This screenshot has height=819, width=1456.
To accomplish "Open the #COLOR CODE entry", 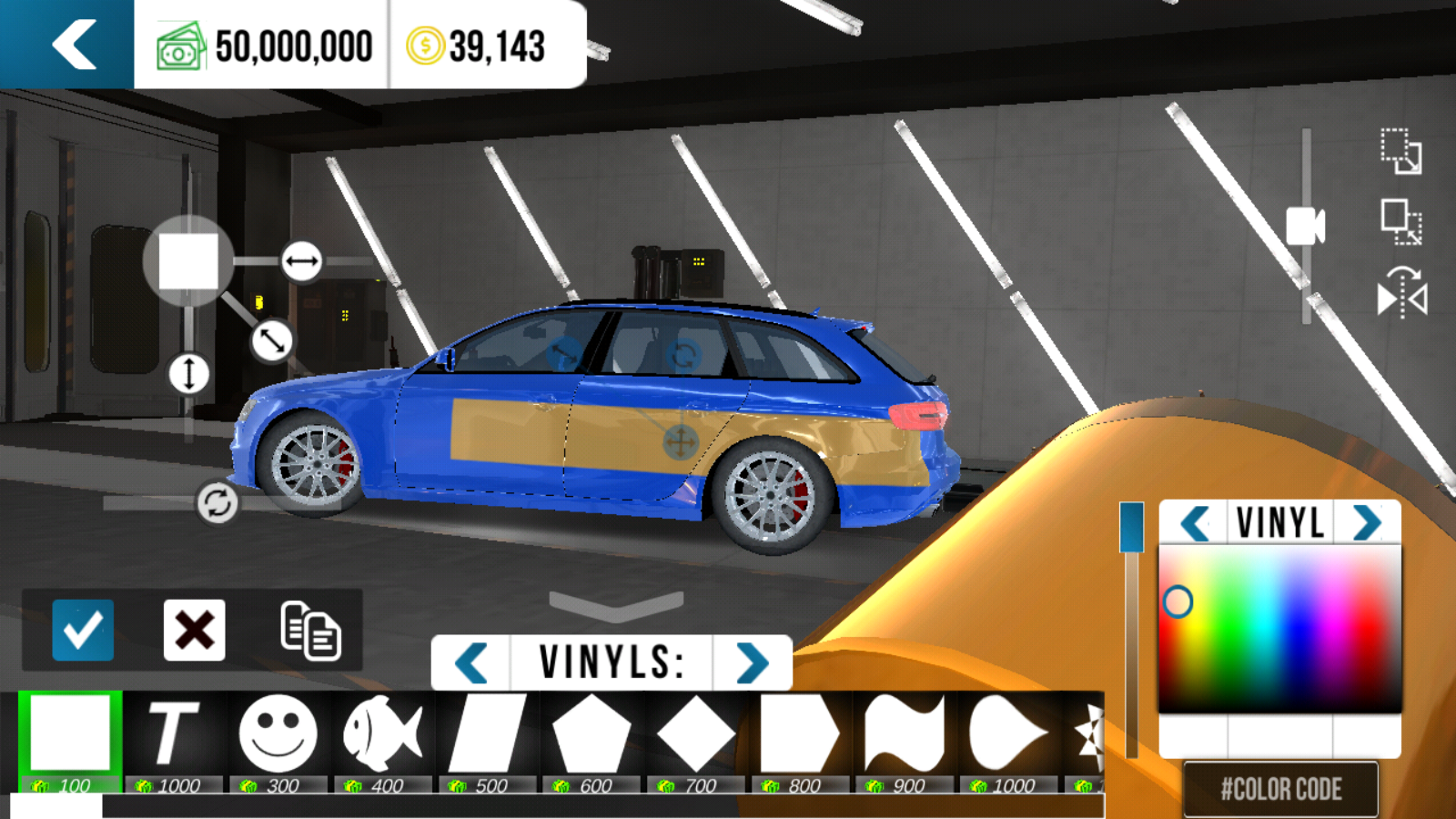I will coord(1280,789).
